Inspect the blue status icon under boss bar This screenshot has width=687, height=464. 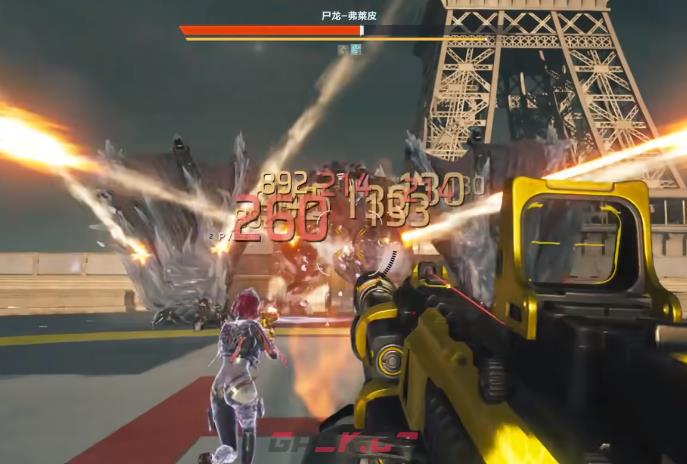click(x=354, y=48)
